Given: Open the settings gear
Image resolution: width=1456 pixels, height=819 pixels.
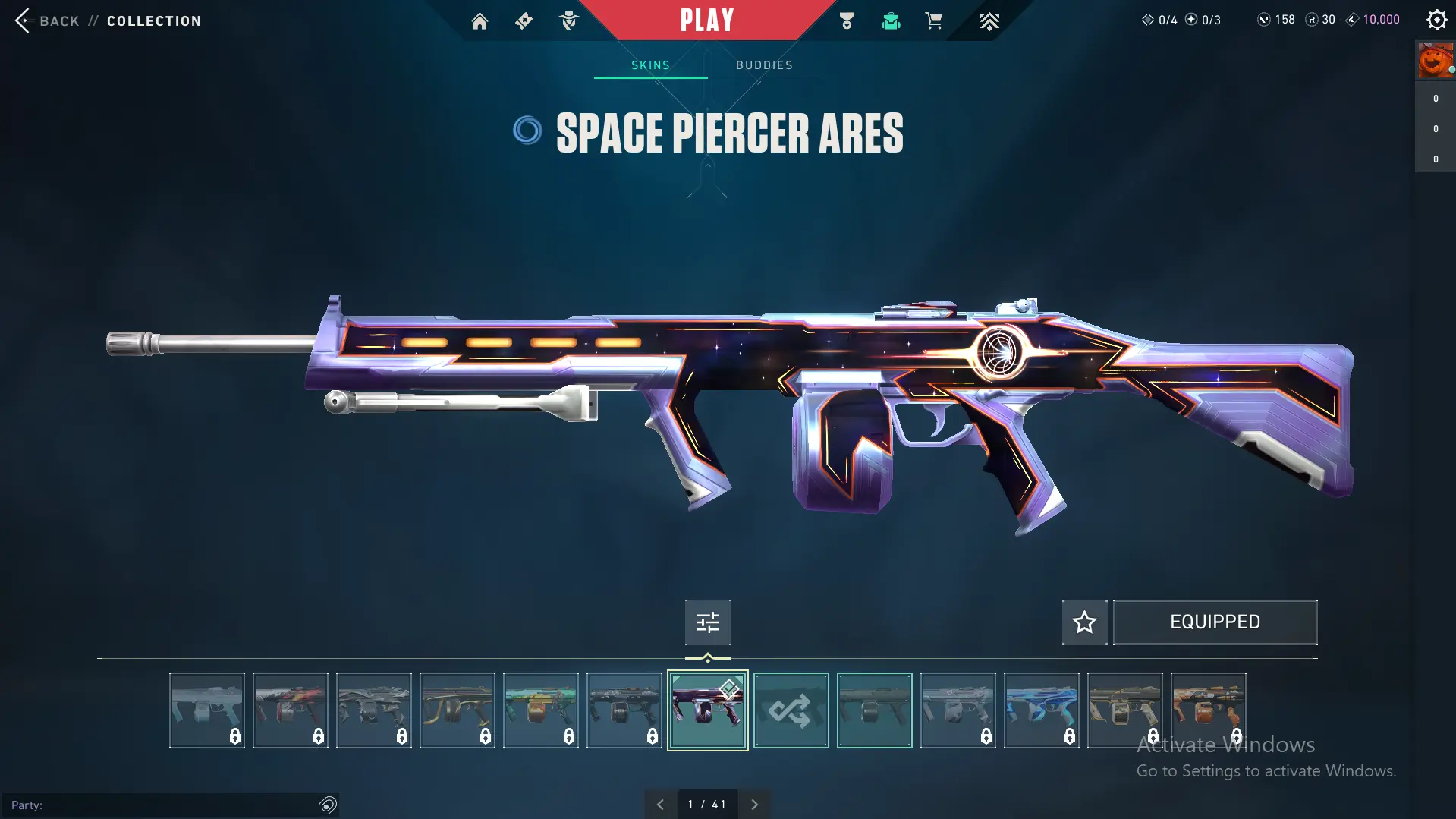Looking at the screenshot, I should (x=1436, y=20).
